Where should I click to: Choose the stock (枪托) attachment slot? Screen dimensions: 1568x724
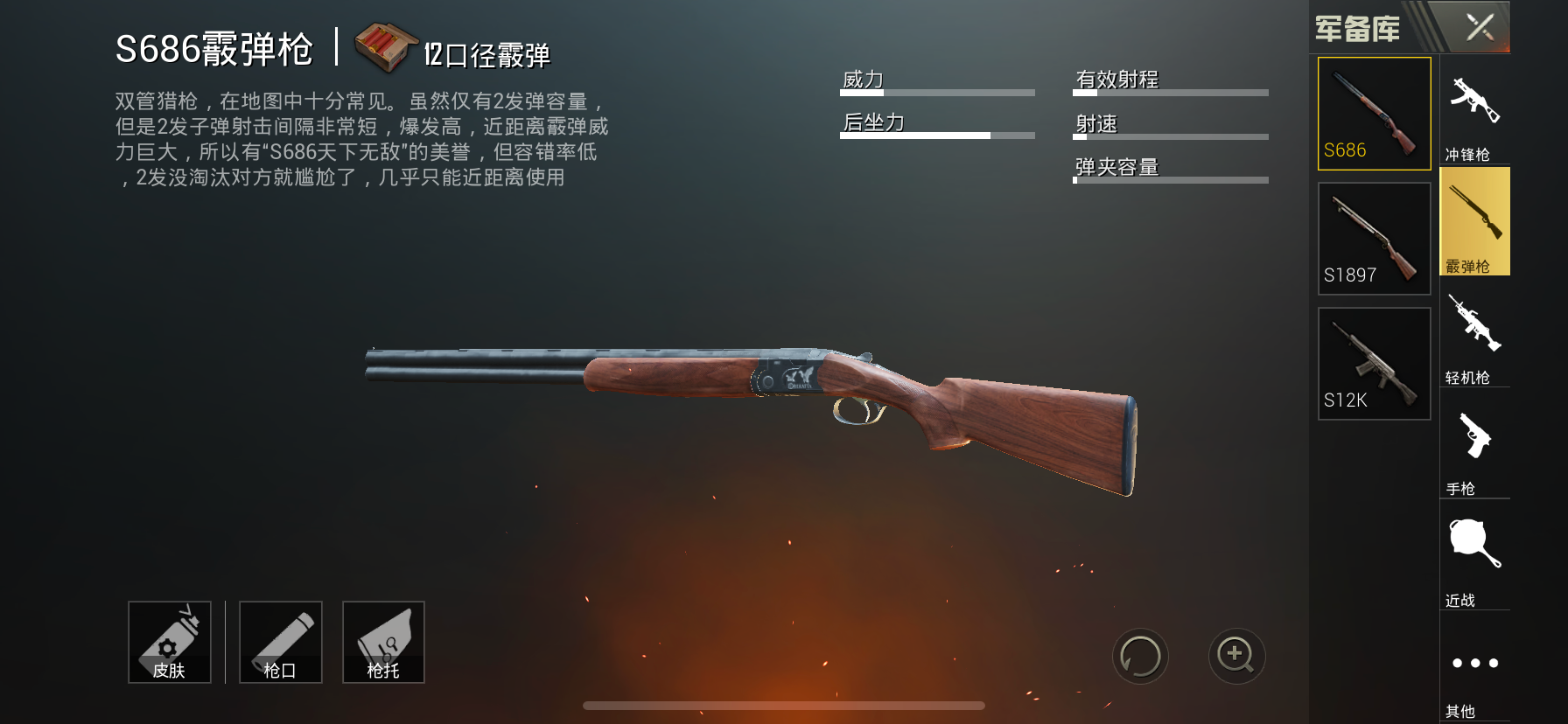coord(383,642)
